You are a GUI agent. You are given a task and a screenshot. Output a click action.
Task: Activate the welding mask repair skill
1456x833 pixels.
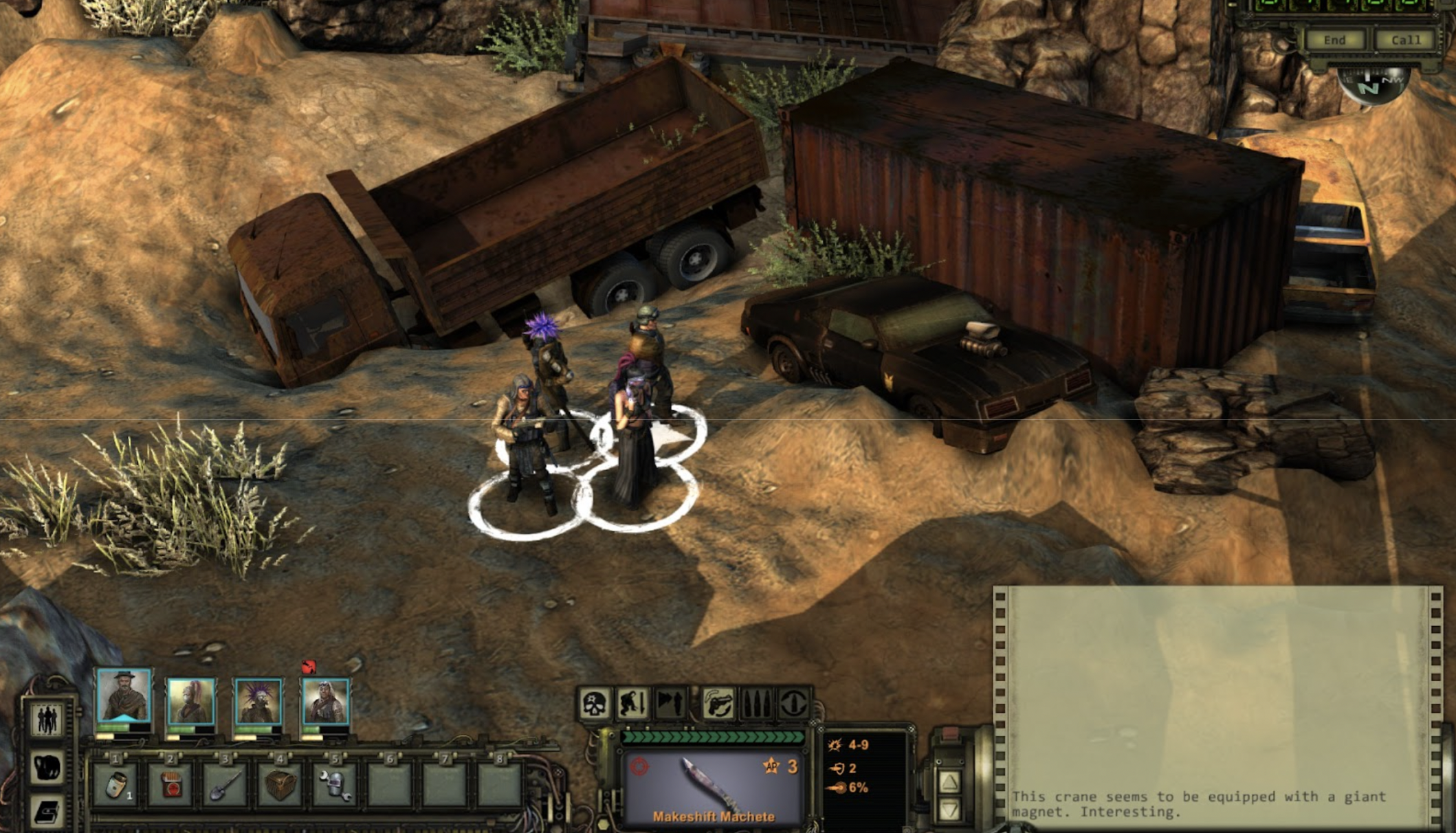click(335, 784)
